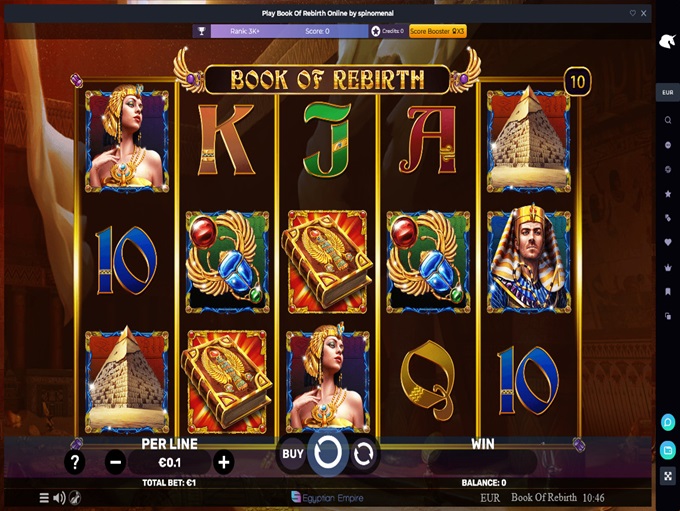The height and width of the screenshot is (511, 680).
Task: Click the unicorn logo in sidebar
Action: pyautogui.click(x=667, y=41)
